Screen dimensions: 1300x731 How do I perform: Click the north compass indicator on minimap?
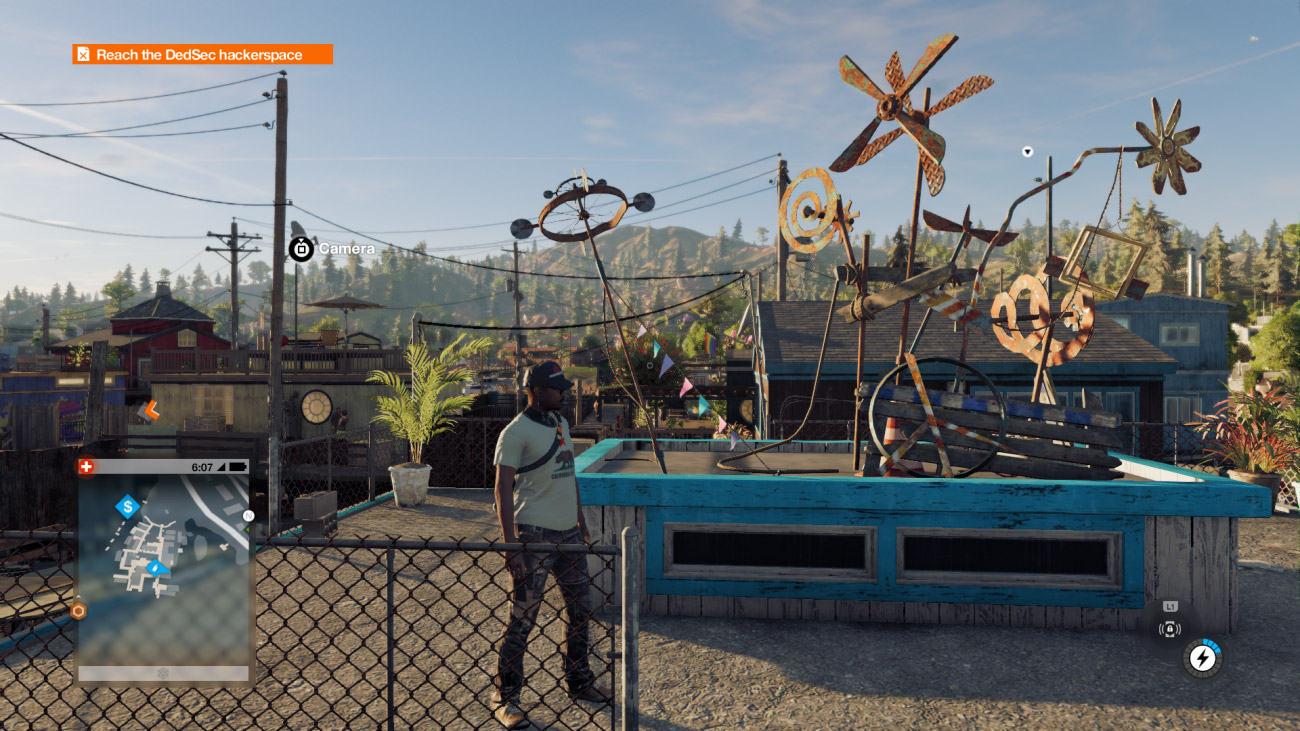point(248,516)
